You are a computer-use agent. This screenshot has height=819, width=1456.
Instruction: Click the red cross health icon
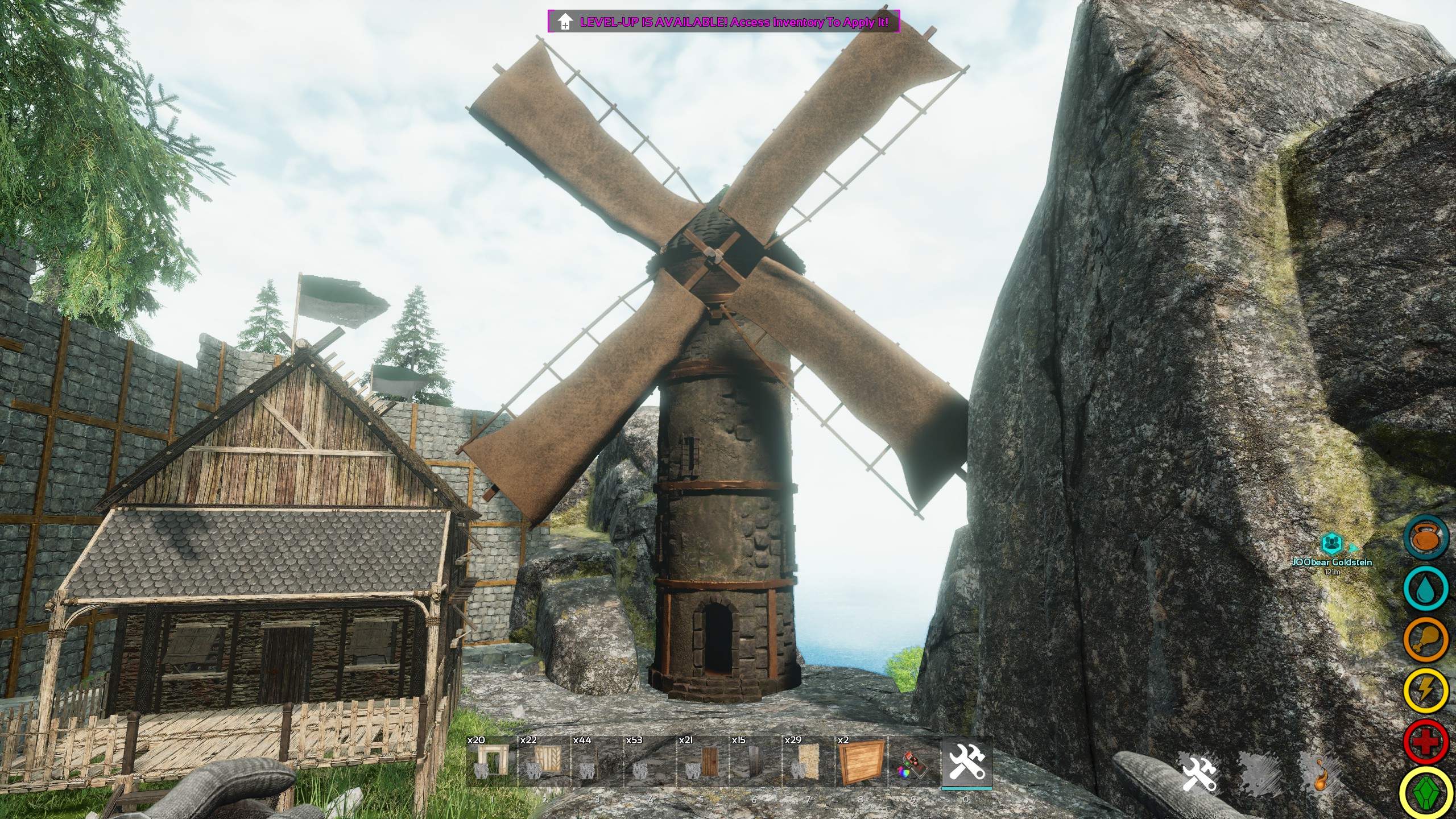[x=1426, y=741]
